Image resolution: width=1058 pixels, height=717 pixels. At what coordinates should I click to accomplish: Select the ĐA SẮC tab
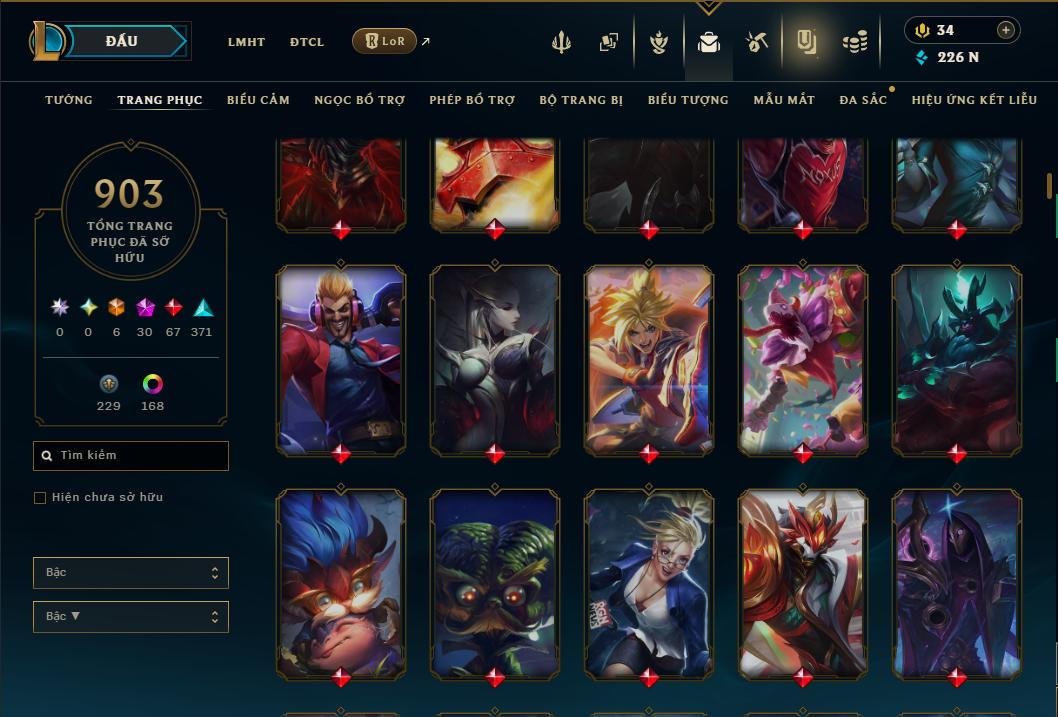(x=863, y=100)
